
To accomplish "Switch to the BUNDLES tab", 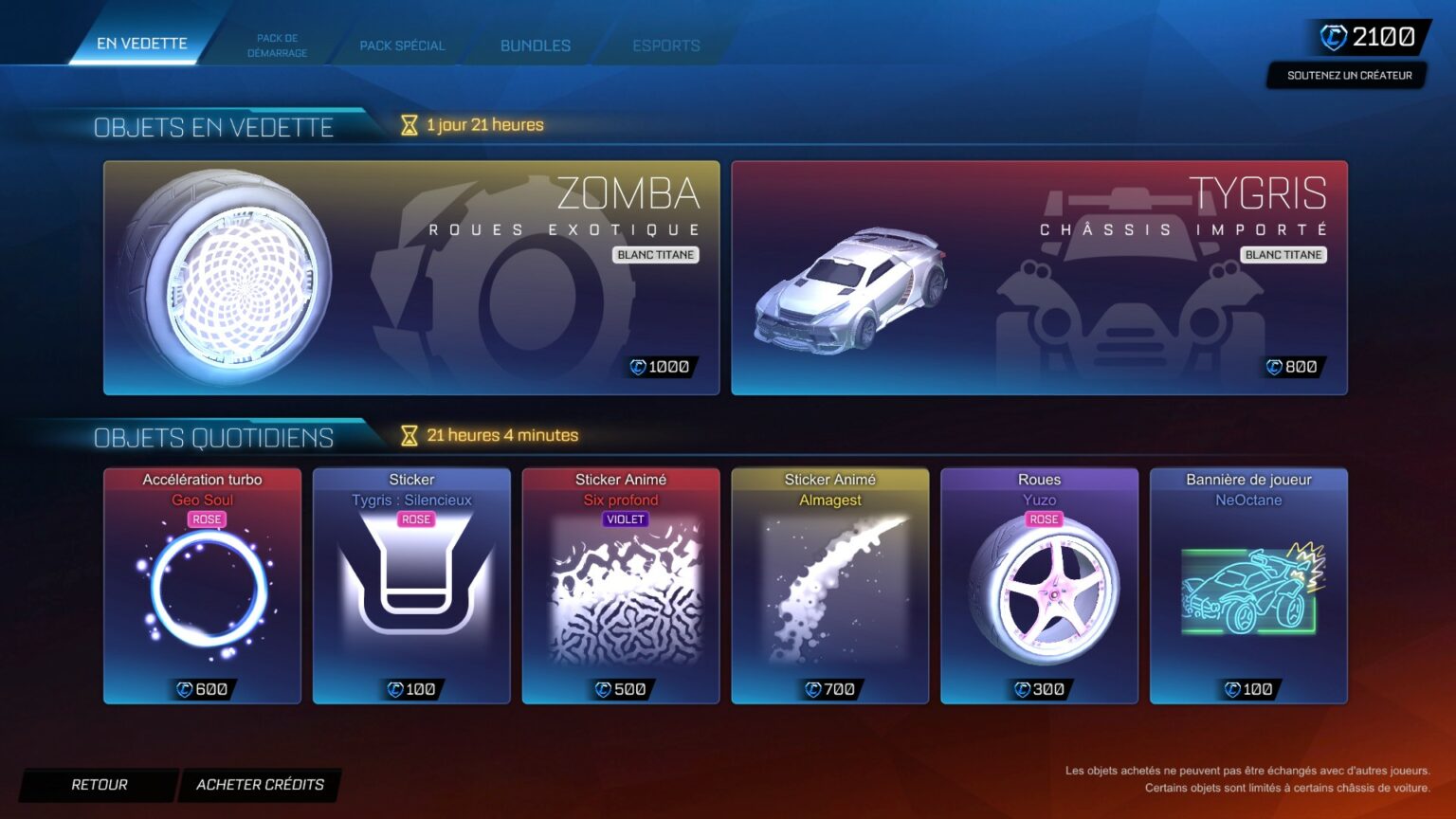I will point(534,45).
